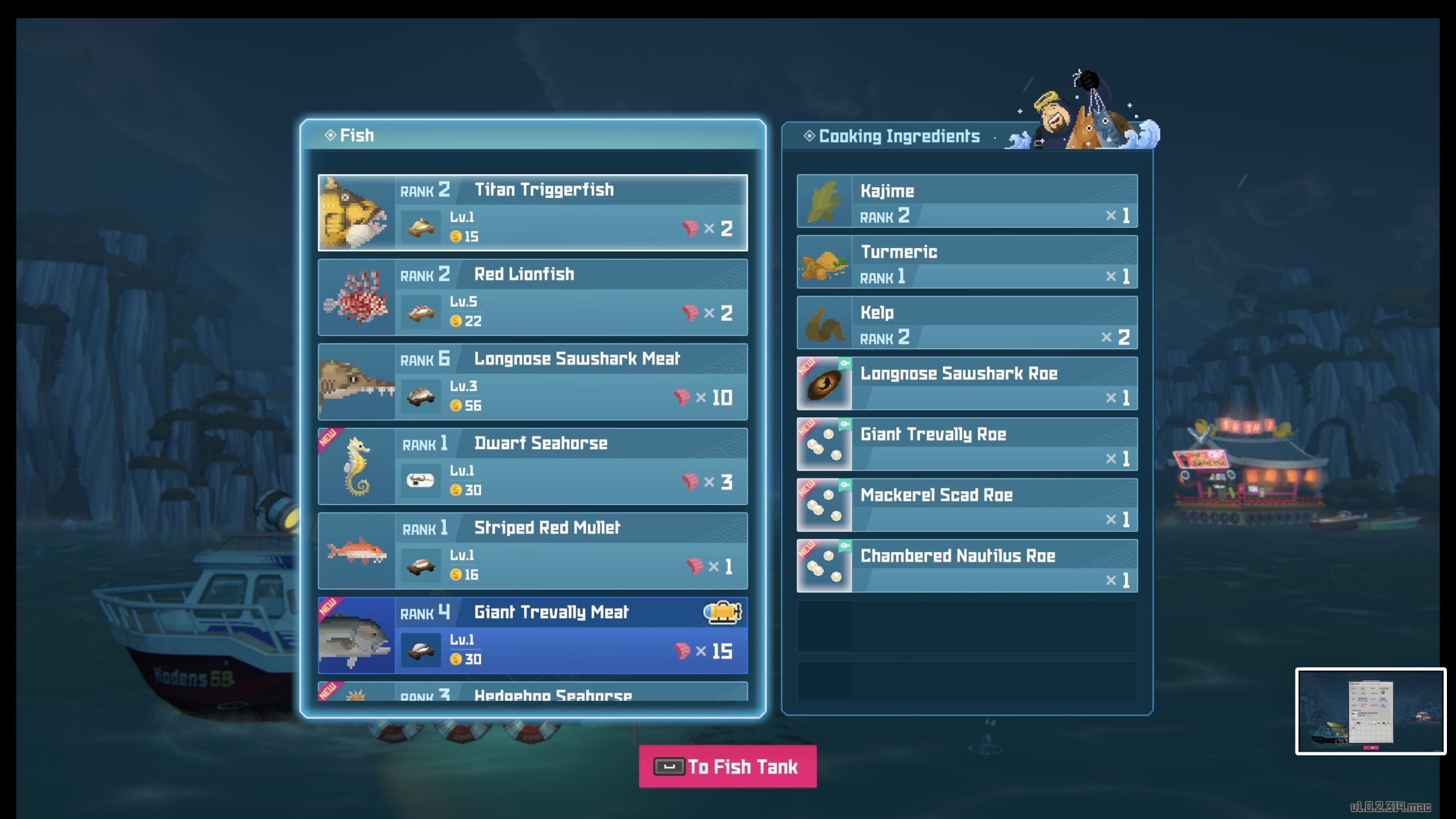Select Chambered Nautilus Roe
The image size is (1456, 819).
[967, 566]
